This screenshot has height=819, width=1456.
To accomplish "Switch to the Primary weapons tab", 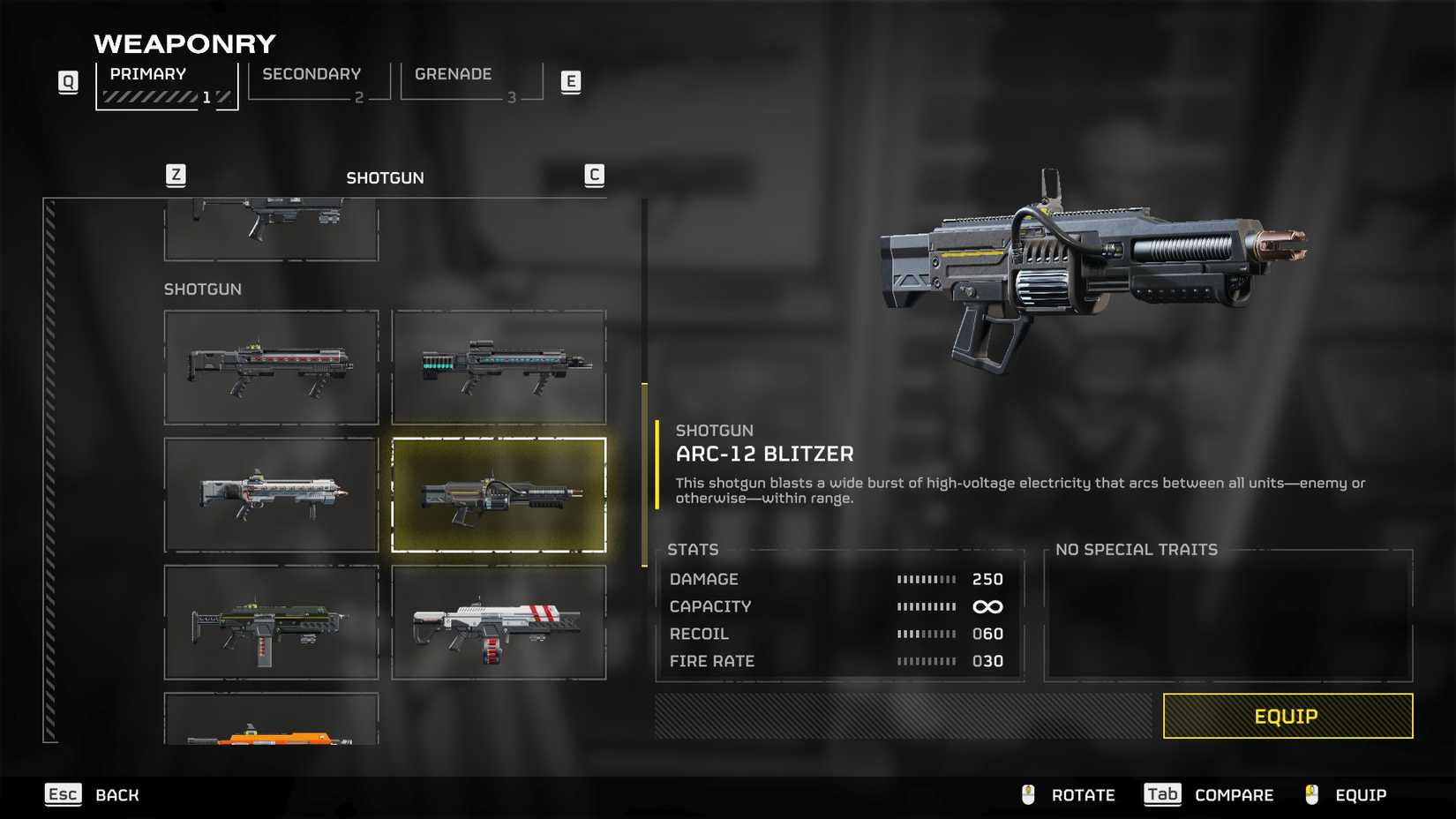I will click(166, 85).
